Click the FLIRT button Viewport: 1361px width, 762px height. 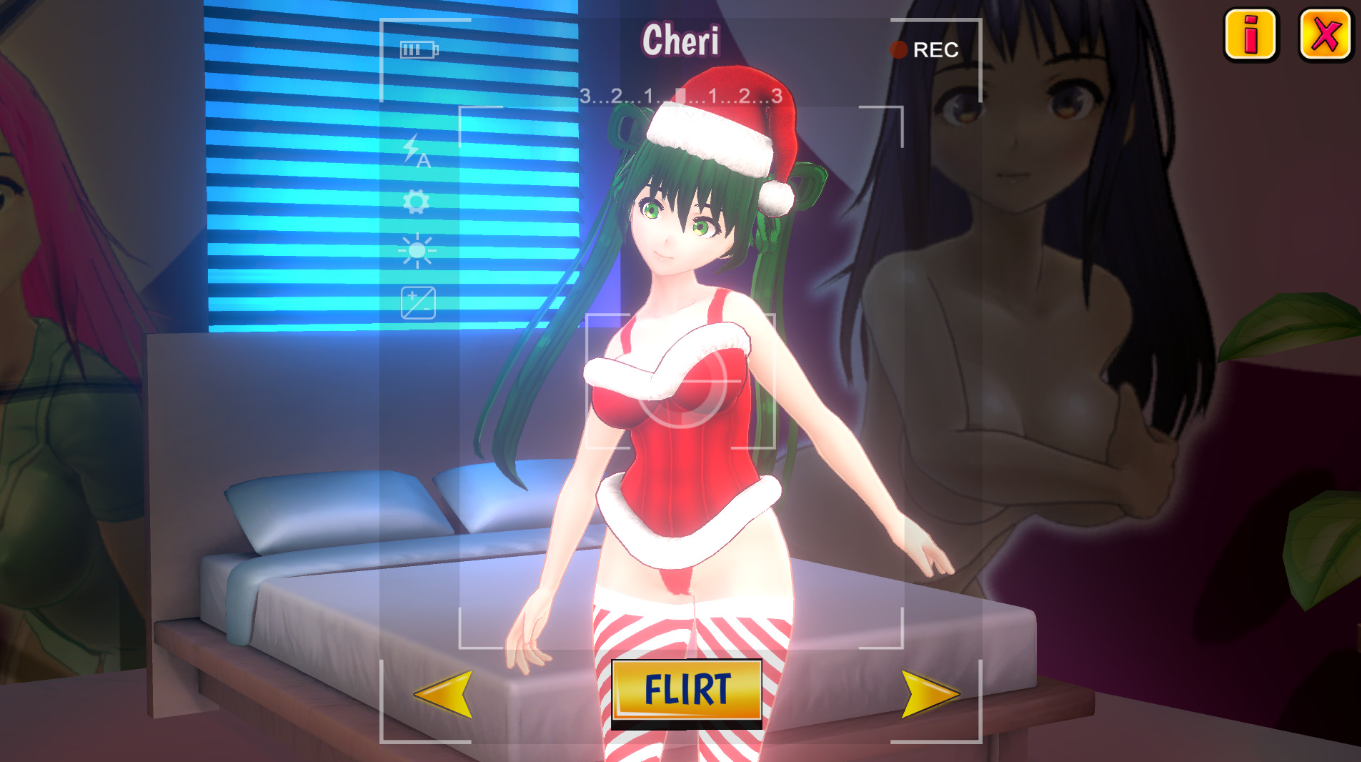[x=686, y=690]
